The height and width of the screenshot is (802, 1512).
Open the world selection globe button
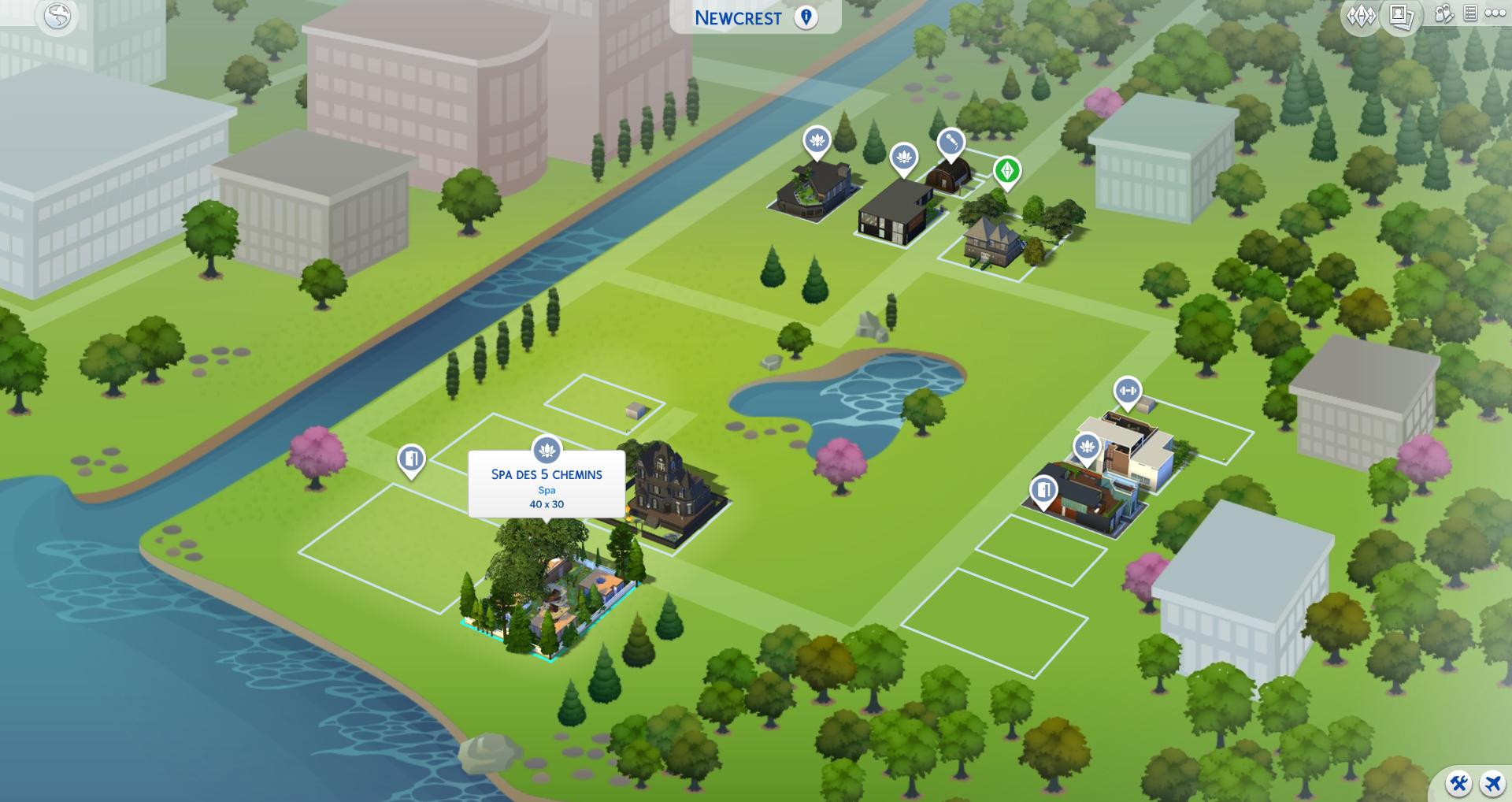click(57, 17)
